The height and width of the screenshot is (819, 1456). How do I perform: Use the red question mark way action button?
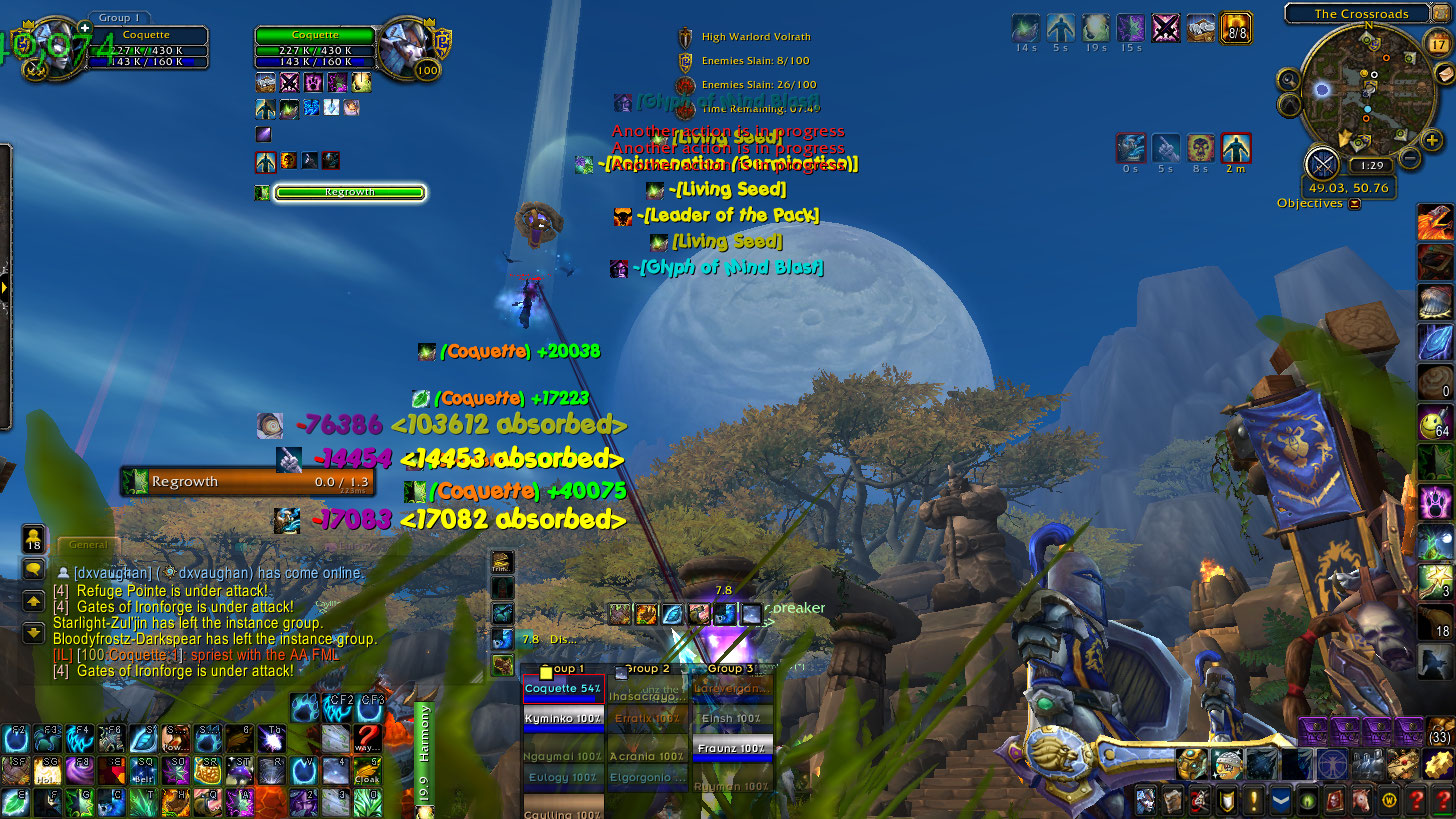(x=367, y=738)
